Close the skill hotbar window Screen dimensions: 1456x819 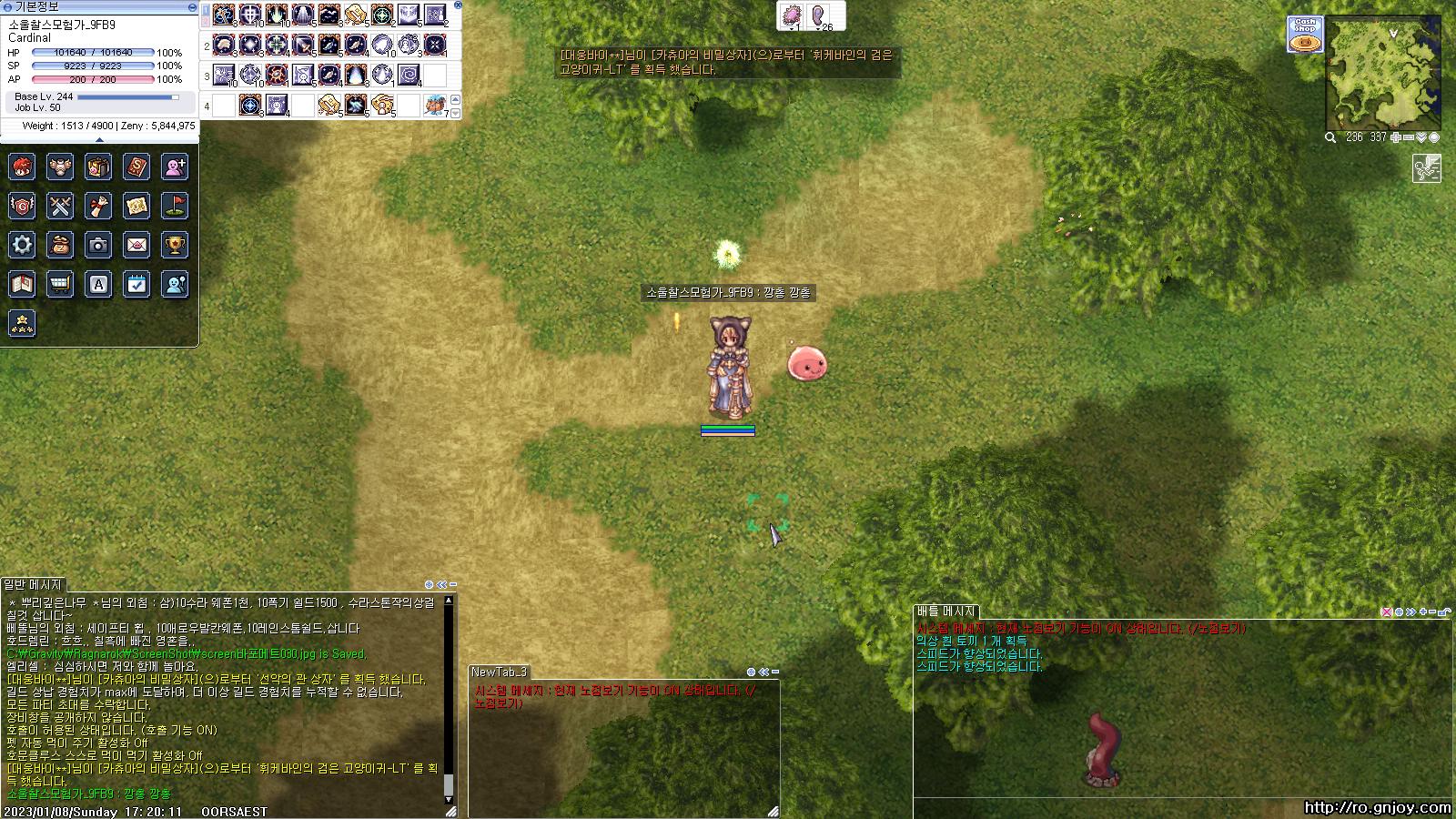coord(458,5)
